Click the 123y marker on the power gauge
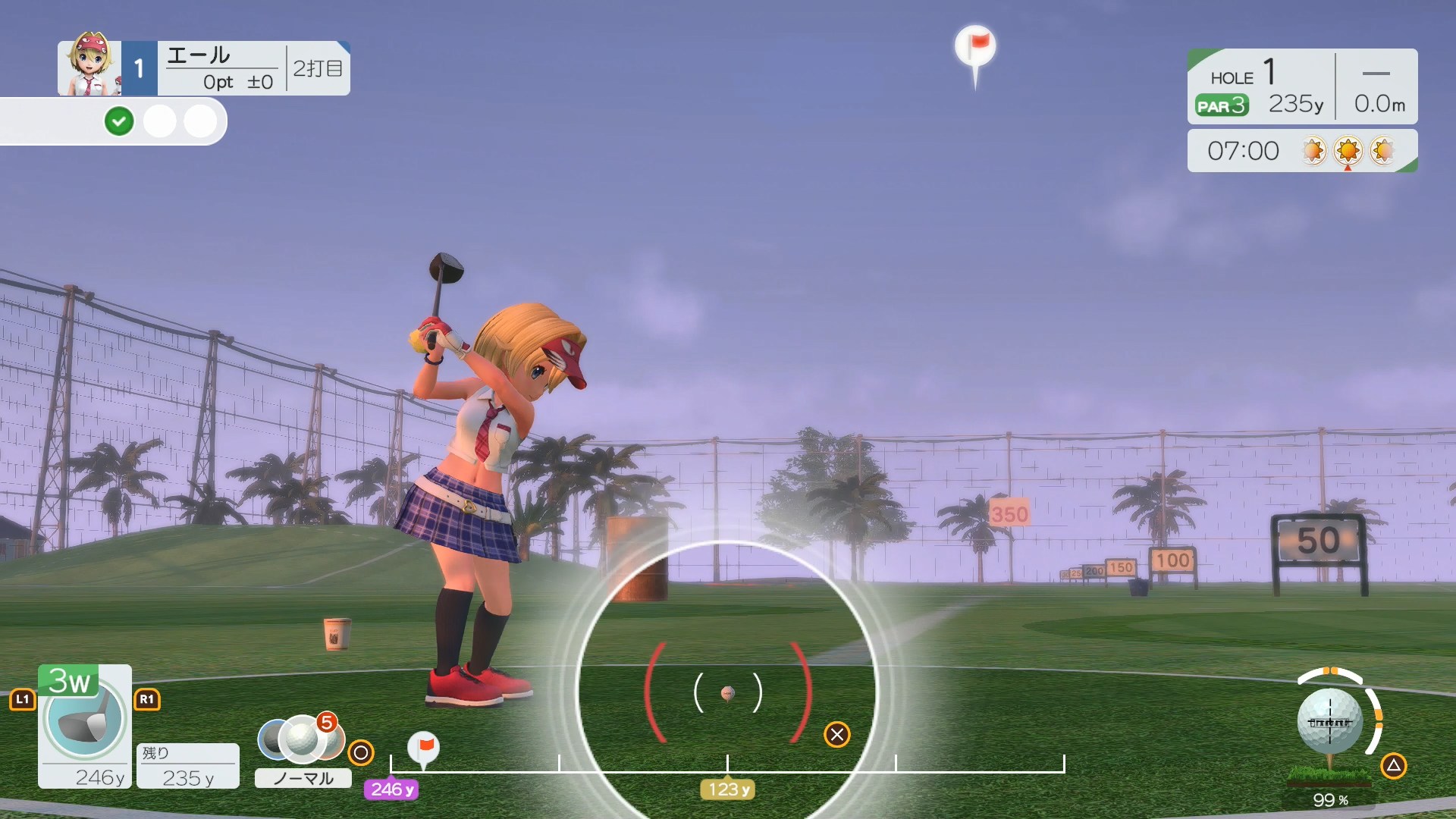 coord(727,789)
